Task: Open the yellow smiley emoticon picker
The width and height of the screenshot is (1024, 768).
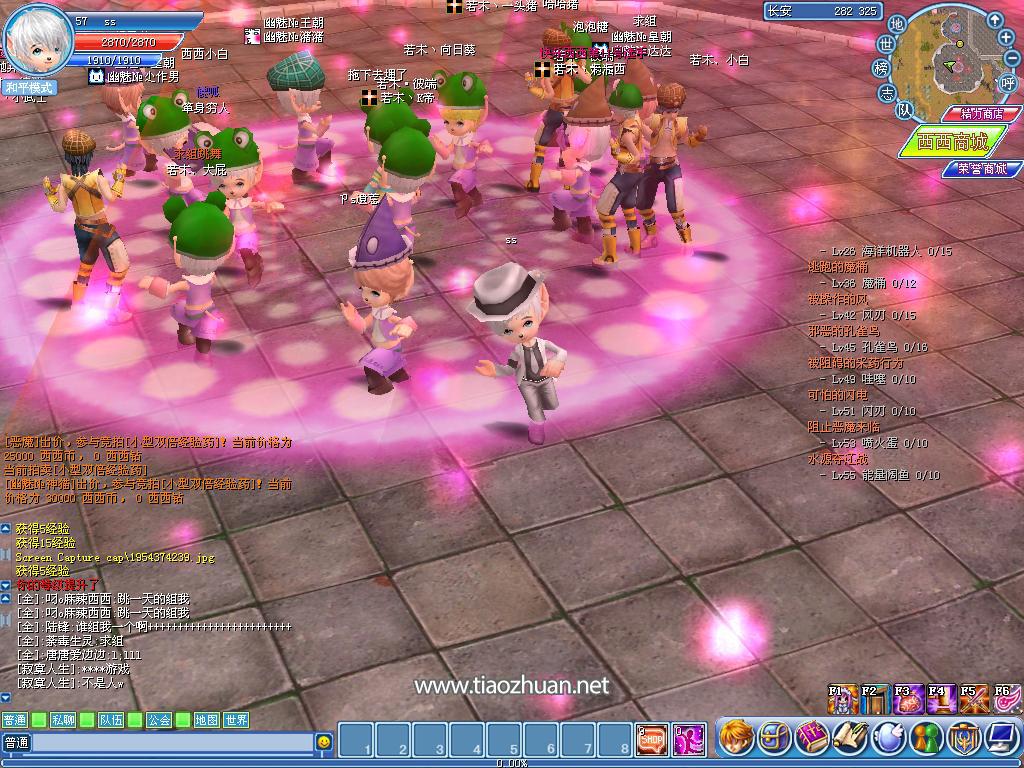Action: (x=324, y=742)
